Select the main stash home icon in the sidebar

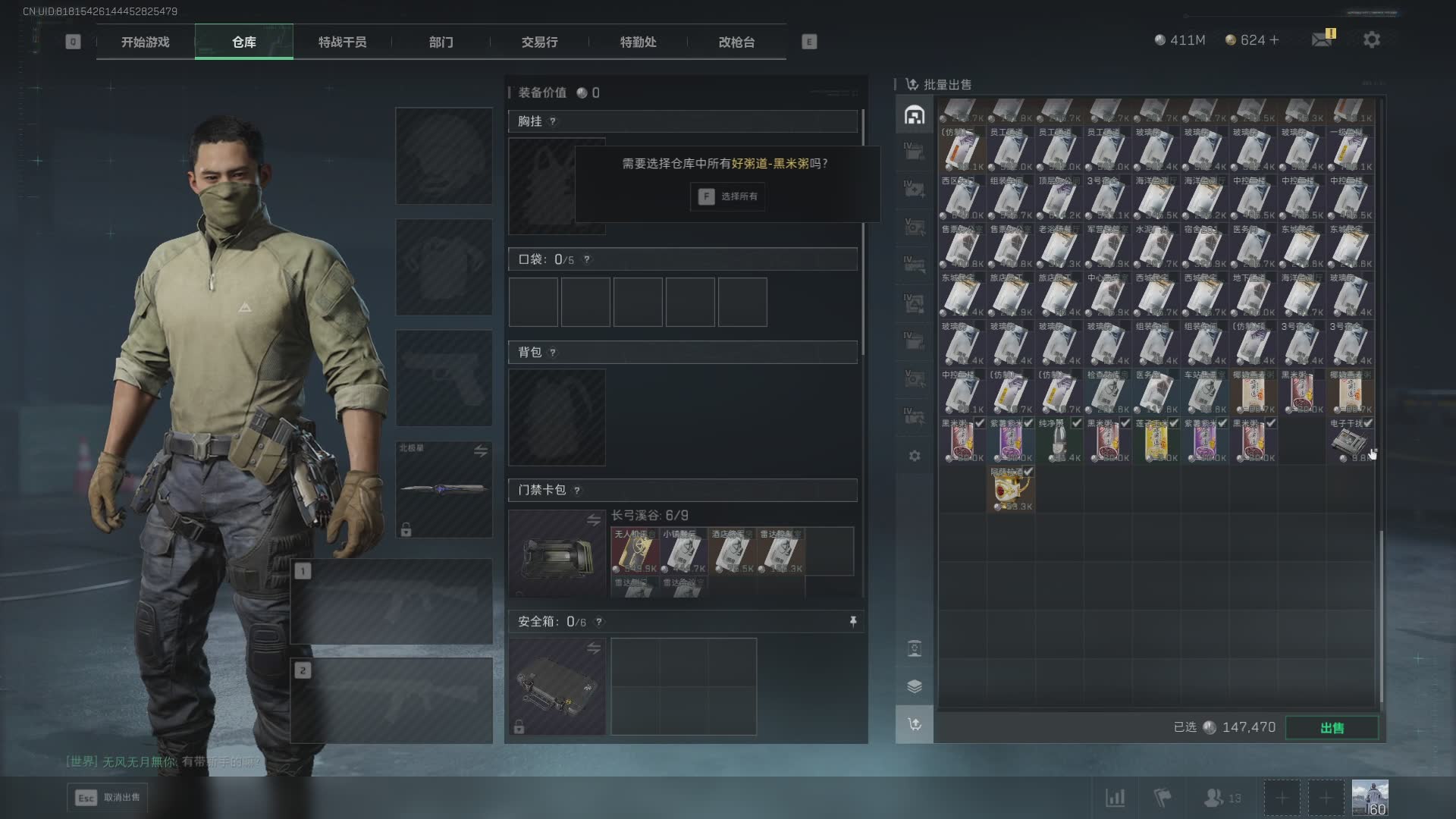pyautogui.click(x=914, y=115)
